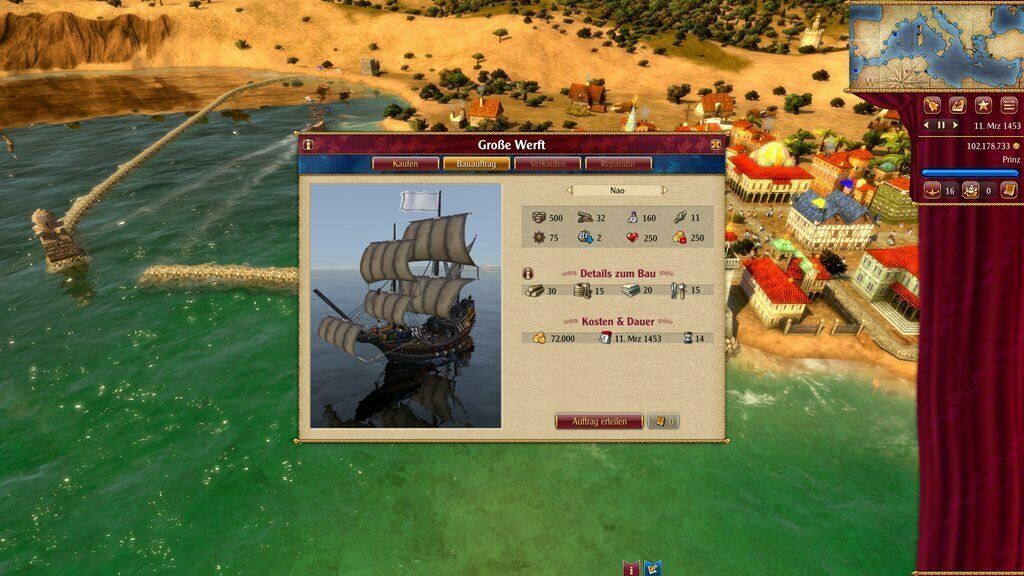Image resolution: width=1024 pixels, height=576 pixels.
Task: Open the Verkaufen tab
Action: tap(548, 163)
